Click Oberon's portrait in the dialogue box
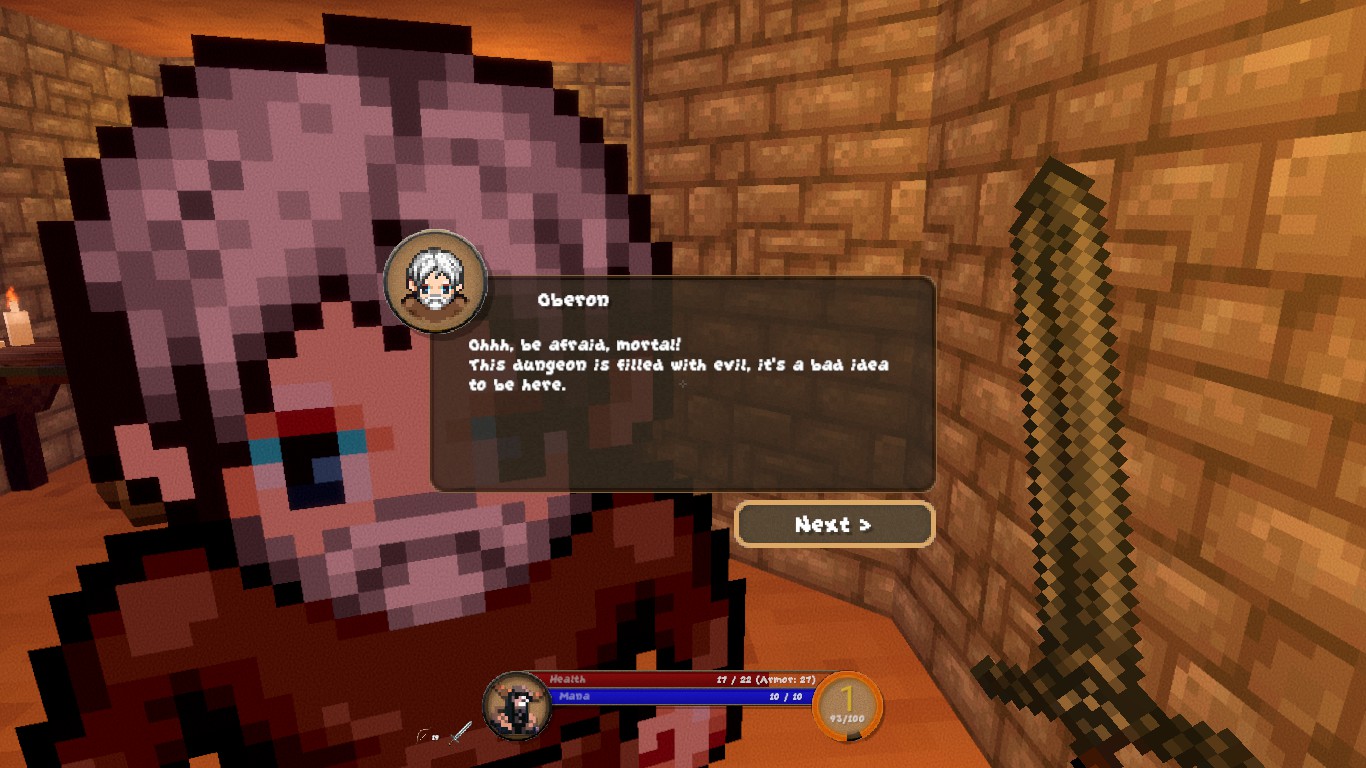Image resolution: width=1366 pixels, height=768 pixels. coord(435,281)
